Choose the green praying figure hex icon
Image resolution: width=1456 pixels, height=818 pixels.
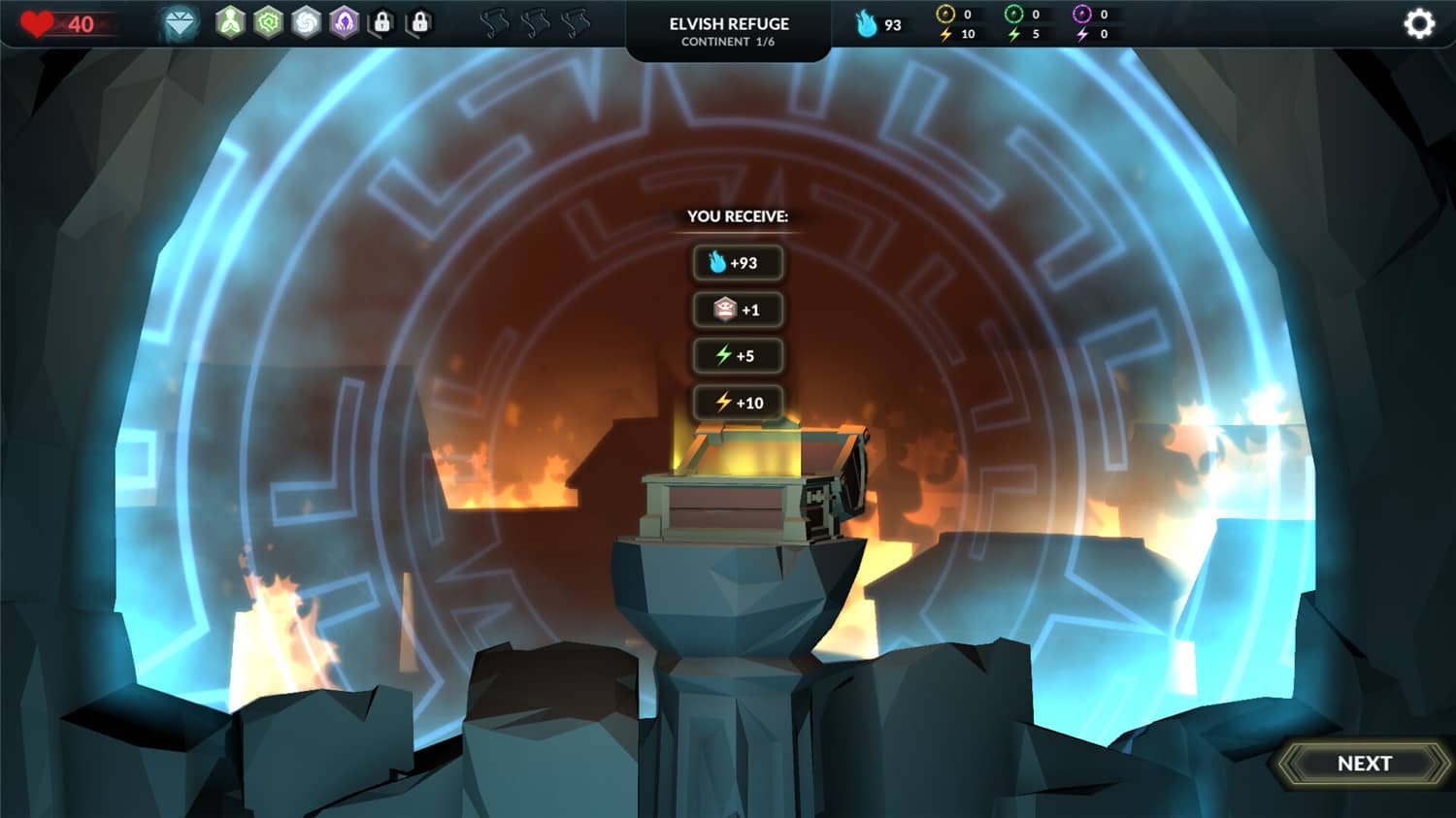230,22
